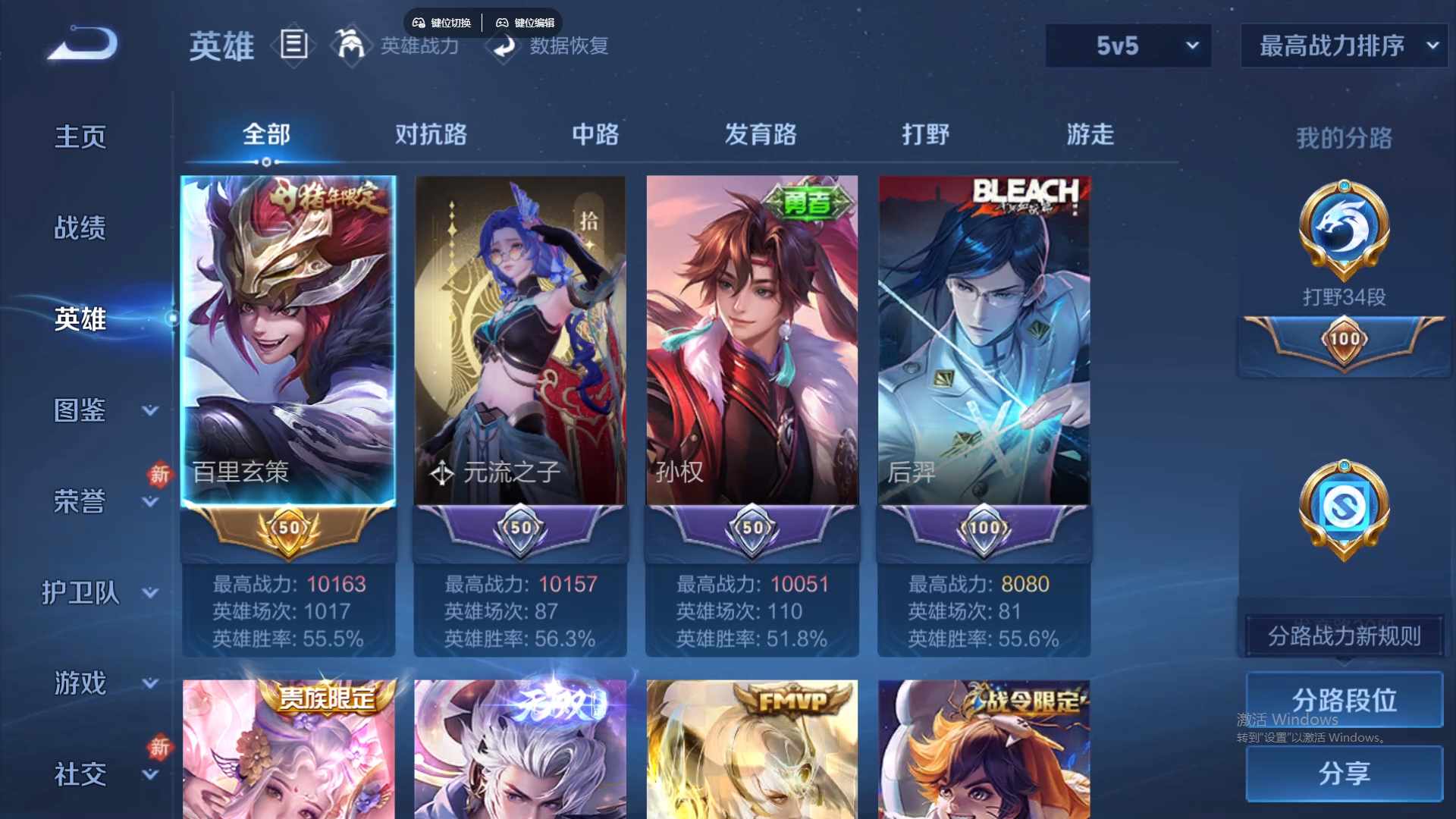
Task: Open the 最高战力排序 sorting dropdown
Action: pos(1343,45)
